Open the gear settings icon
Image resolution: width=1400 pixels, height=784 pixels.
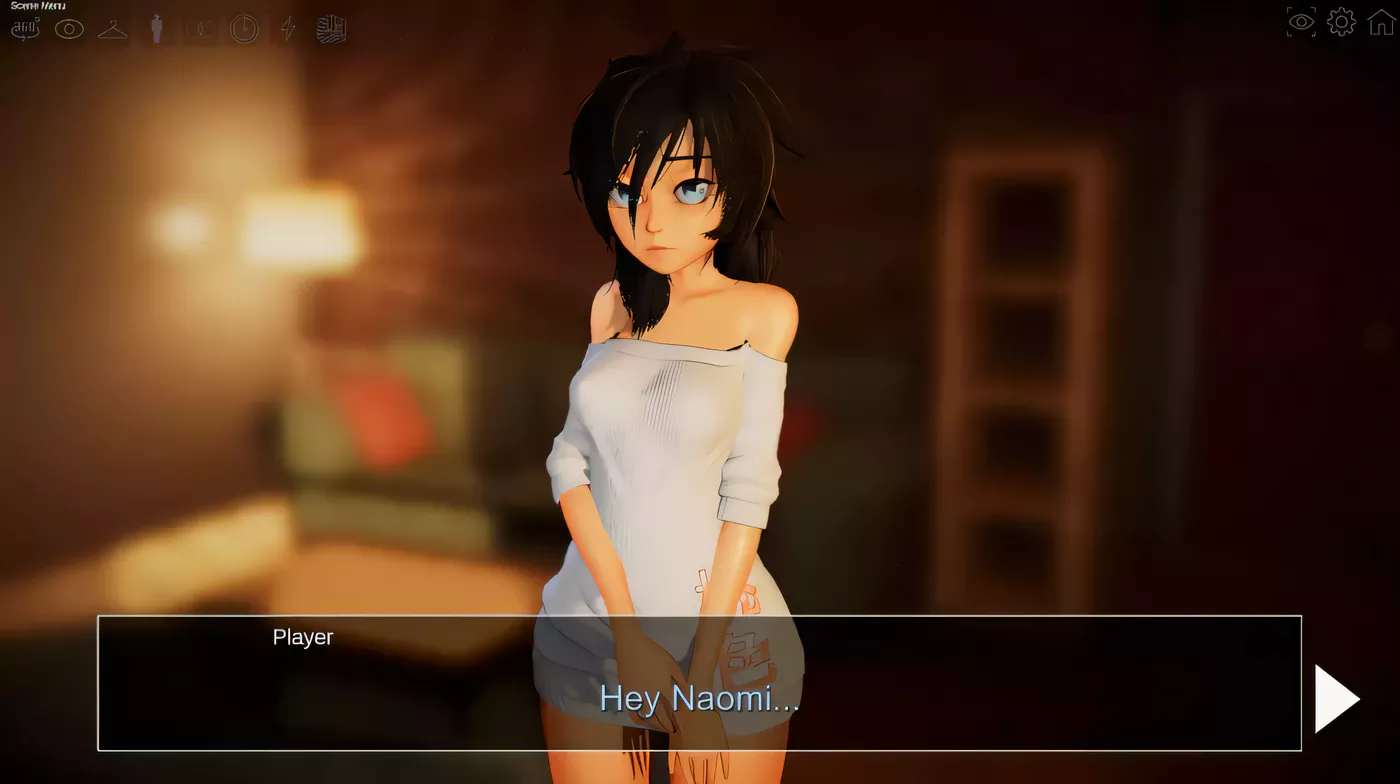1341,22
